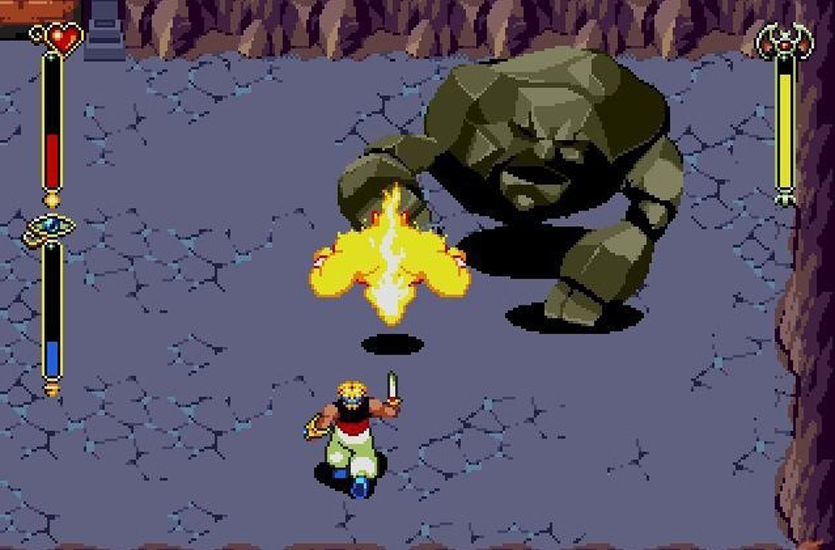835x550 pixels.
Task: Click the winged boss emblem icon
Action: (783, 41)
